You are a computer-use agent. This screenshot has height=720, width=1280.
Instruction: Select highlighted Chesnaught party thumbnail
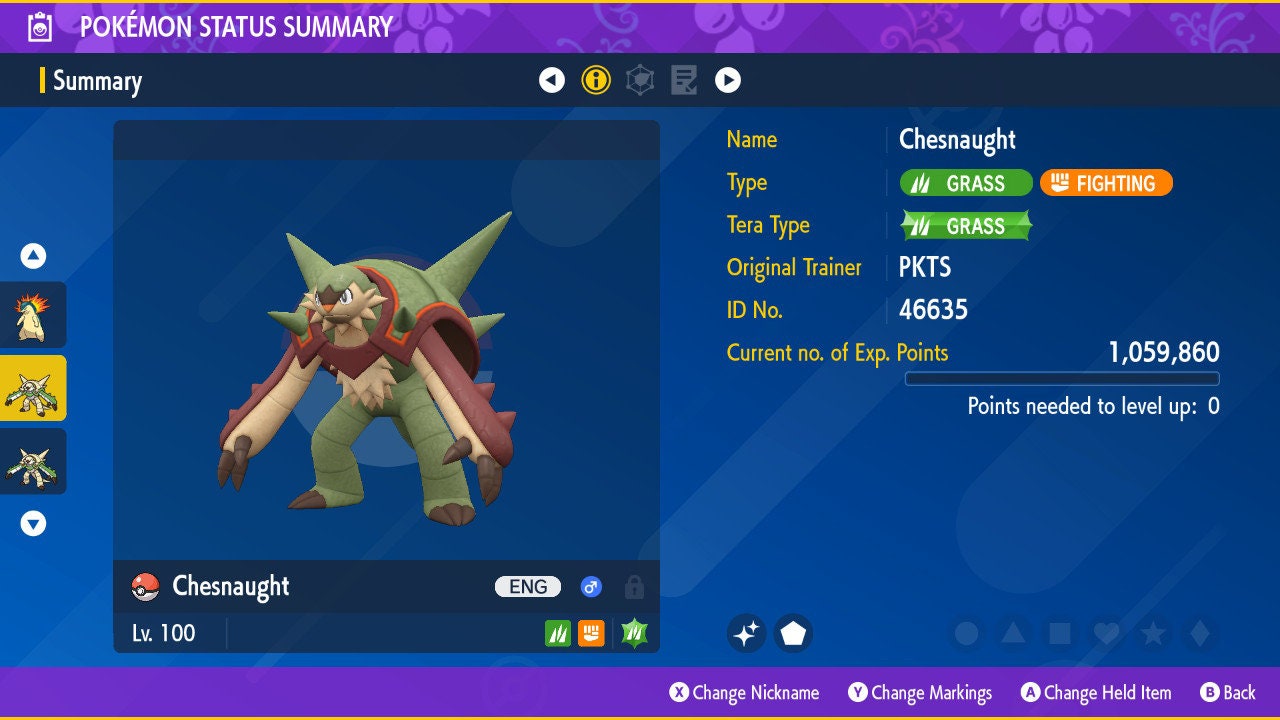pos(33,388)
